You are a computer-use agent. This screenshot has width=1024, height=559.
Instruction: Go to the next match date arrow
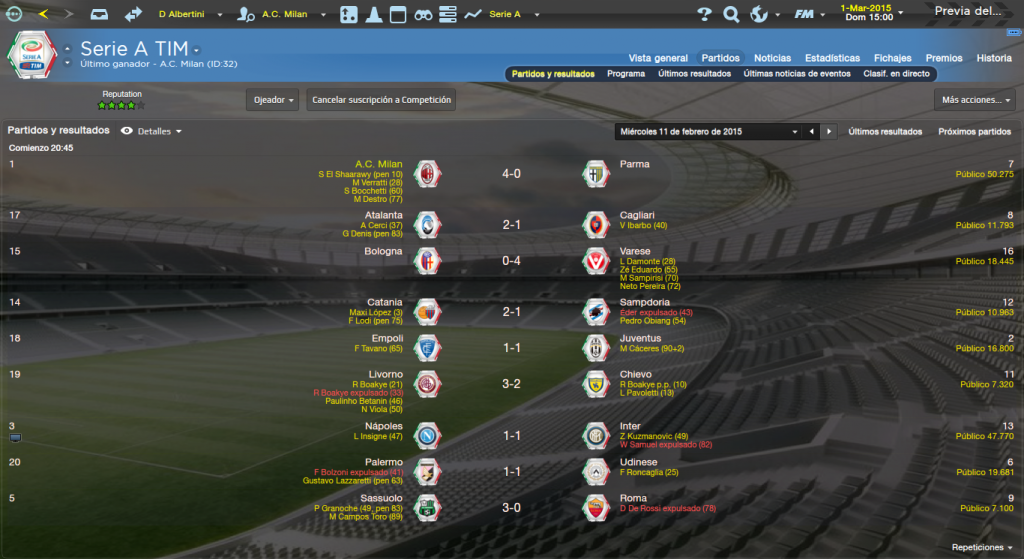[x=828, y=131]
